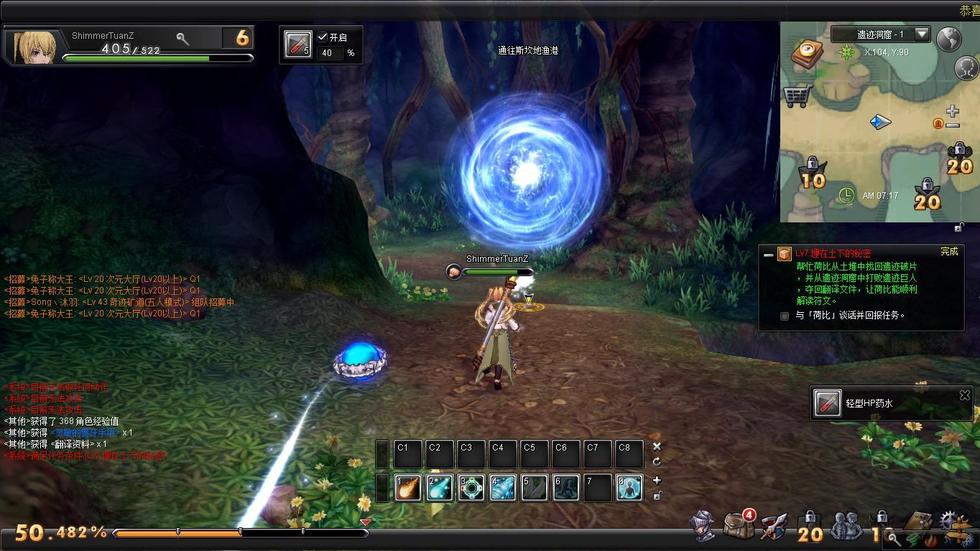Click the 轻型HP药水 potion icon
Screen dimensions: 980x551
coord(827,403)
